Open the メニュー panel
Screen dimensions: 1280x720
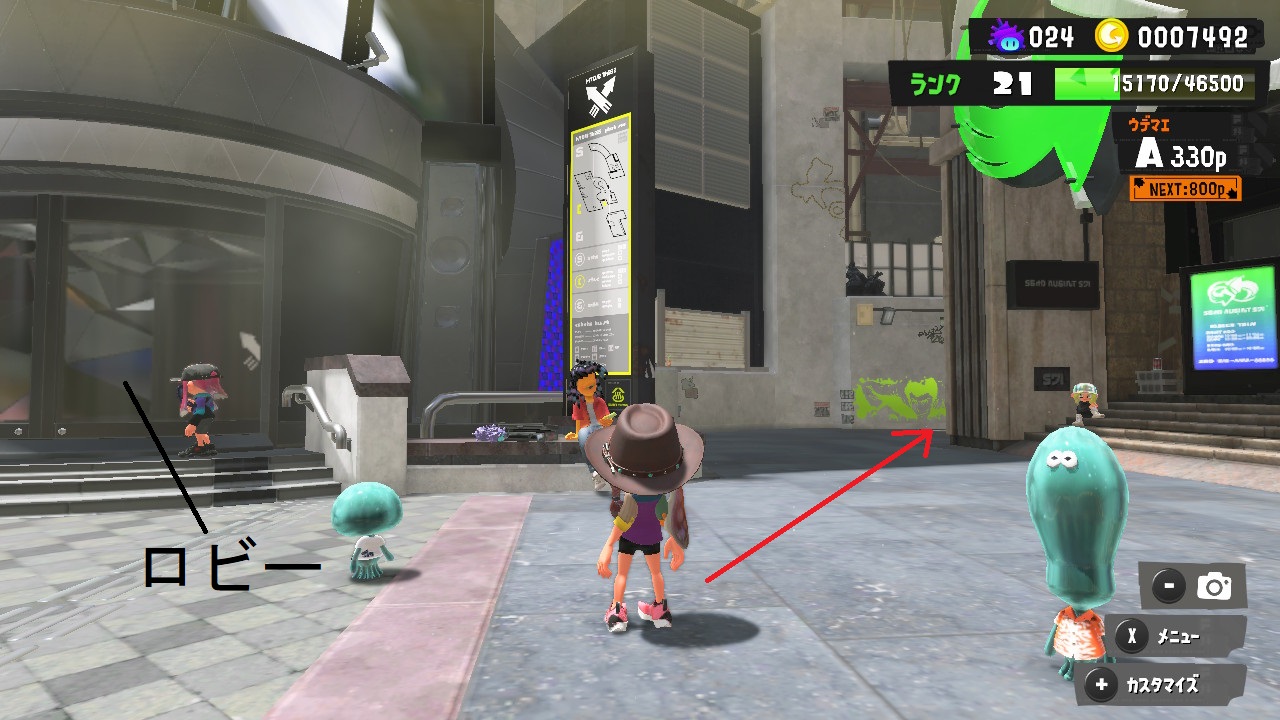pyautogui.click(x=1177, y=636)
